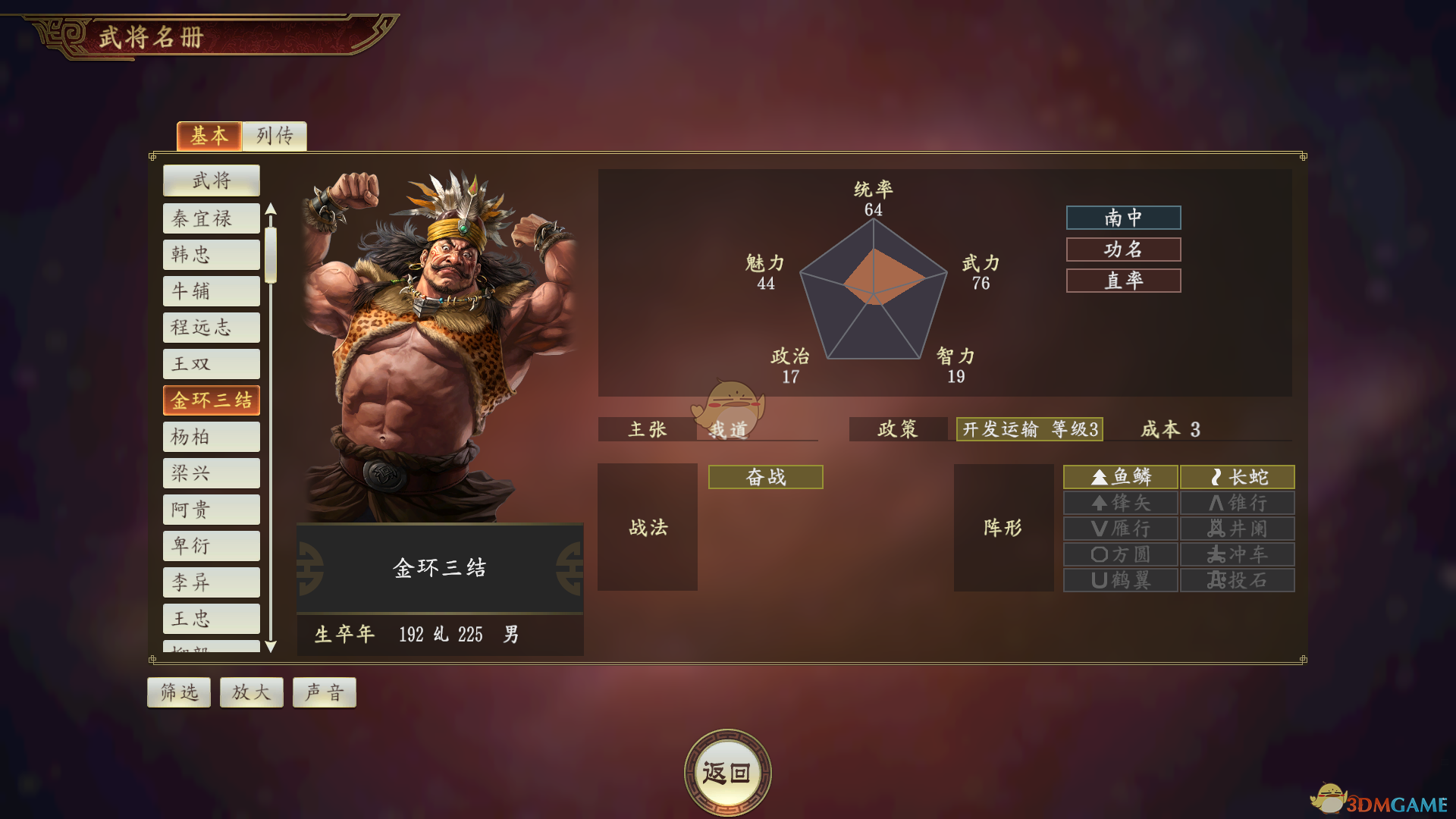
Task: Select the 鱼鳞 (Fish Scale) formation icon
Action: tap(1120, 477)
